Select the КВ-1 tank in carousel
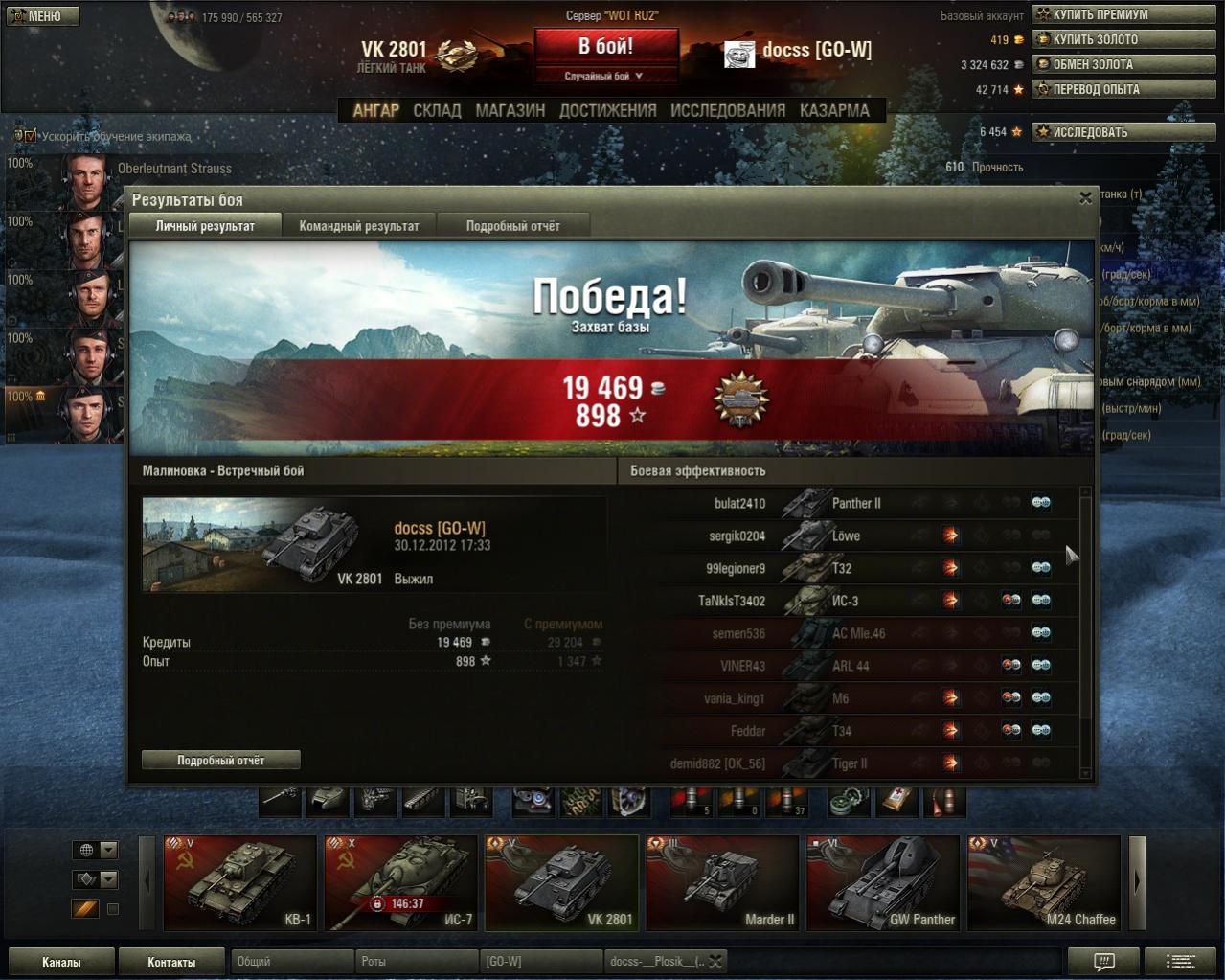The width and height of the screenshot is (1225, 980). pyautogui.click(x=240, y=882)
